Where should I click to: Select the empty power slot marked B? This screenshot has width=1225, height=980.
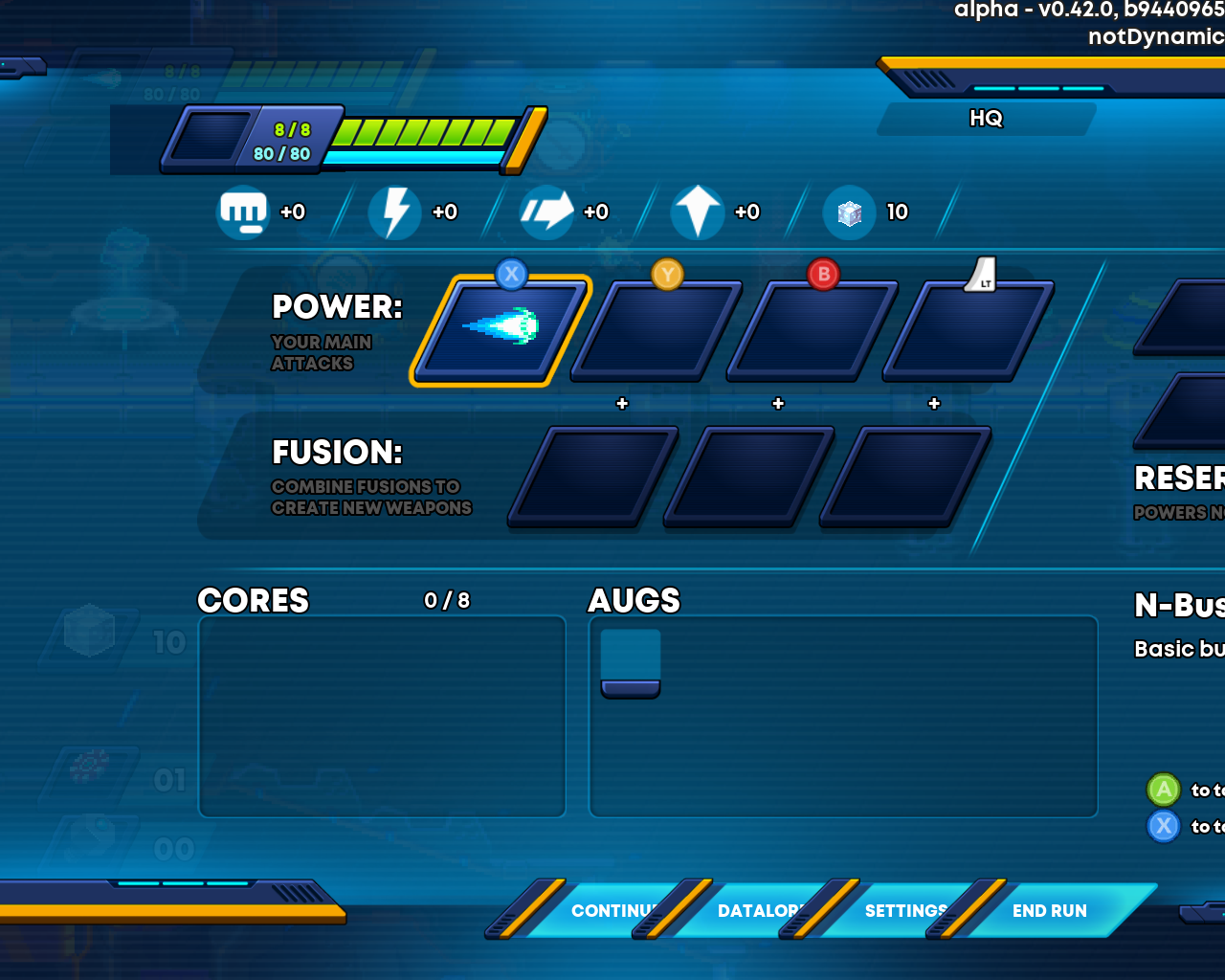pos(813,331)
